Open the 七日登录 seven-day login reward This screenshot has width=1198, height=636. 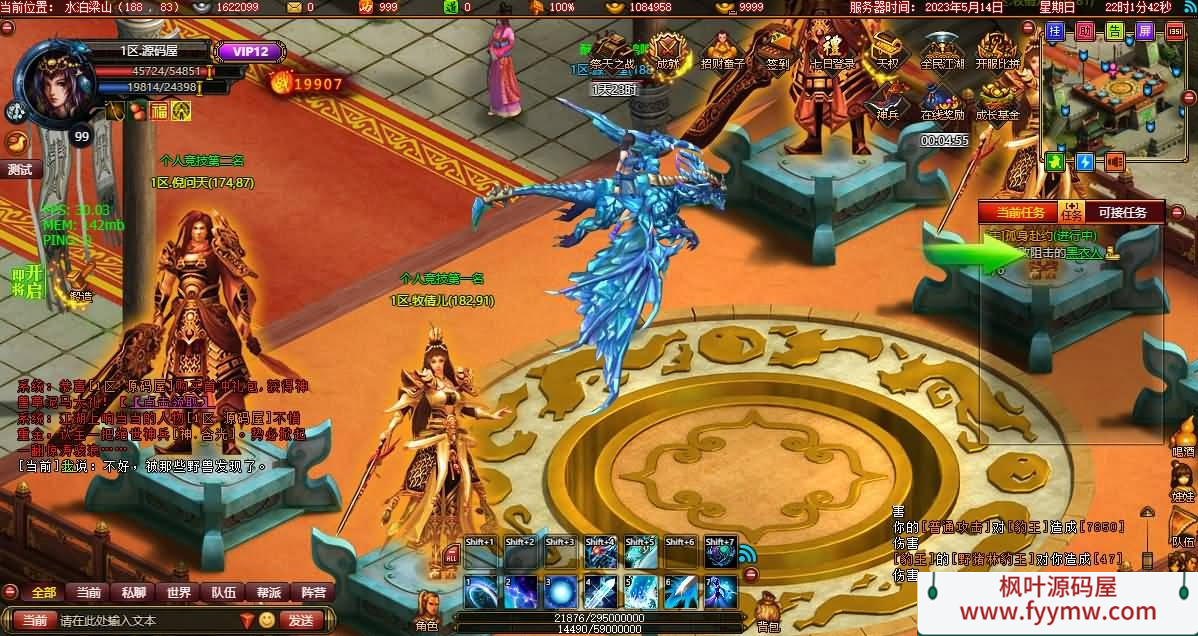click(831, 50)
